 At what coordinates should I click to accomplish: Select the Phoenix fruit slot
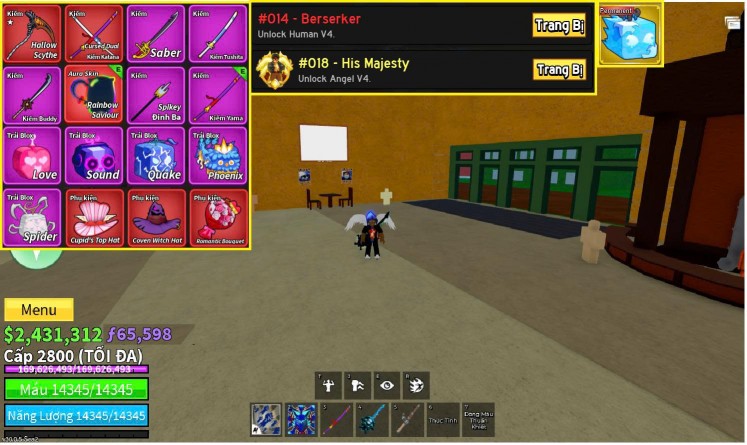[217, 157]
